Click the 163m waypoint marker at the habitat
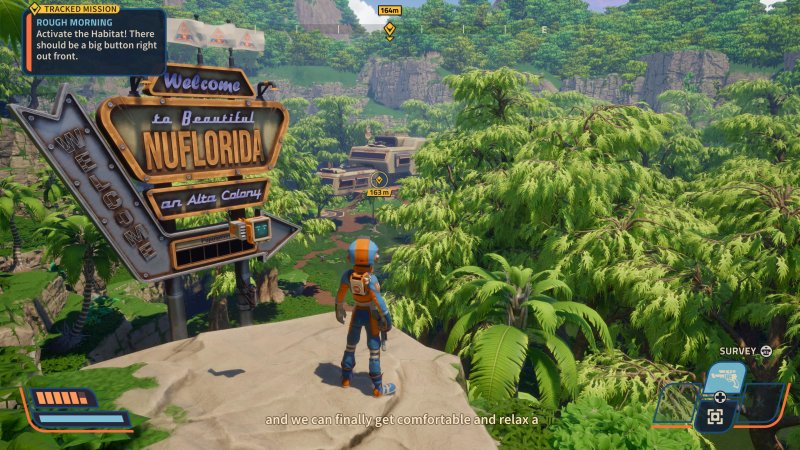800x450 pixels. [x=378, y=181]
